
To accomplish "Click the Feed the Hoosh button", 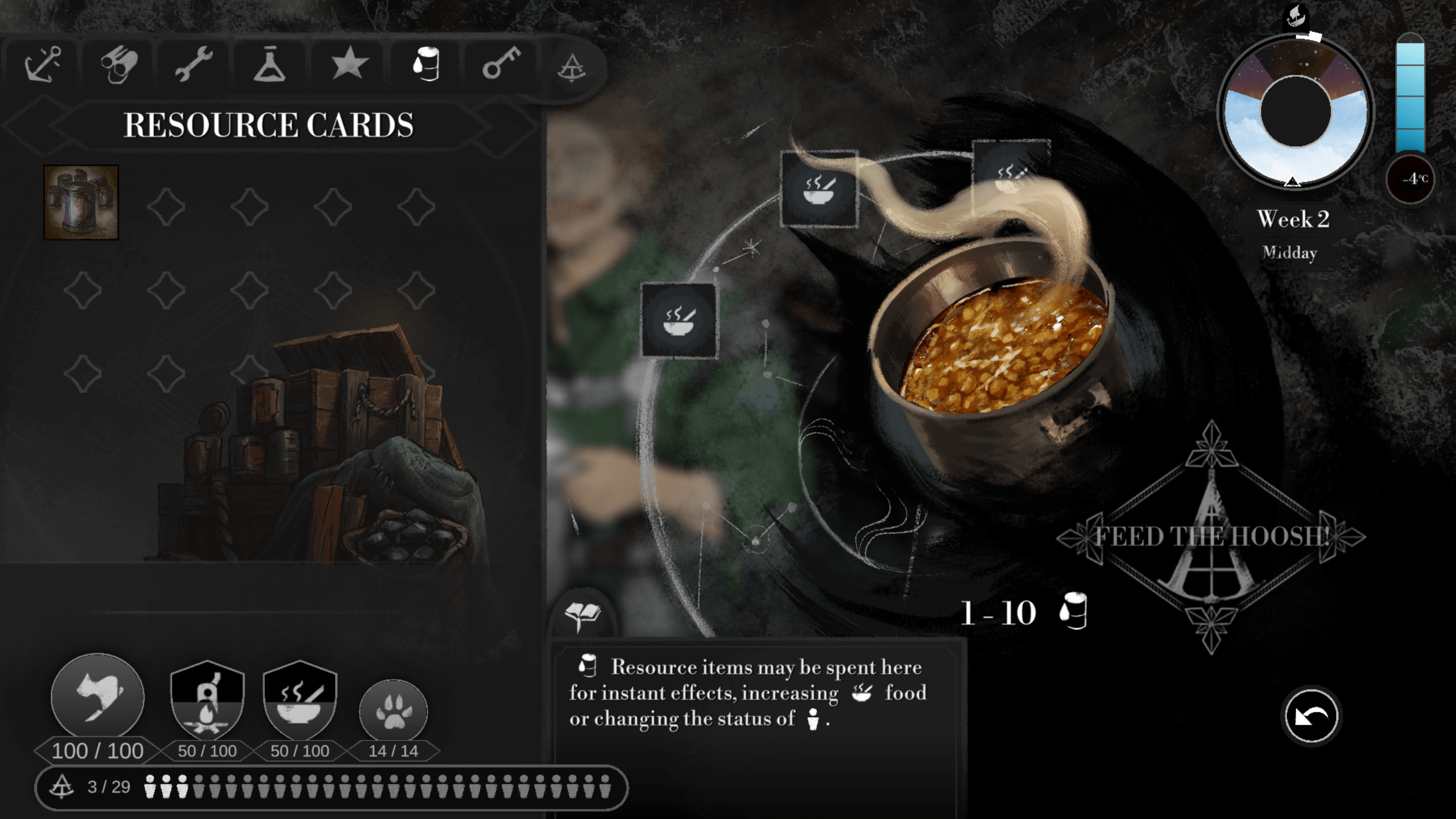I will coord(1211,537).
